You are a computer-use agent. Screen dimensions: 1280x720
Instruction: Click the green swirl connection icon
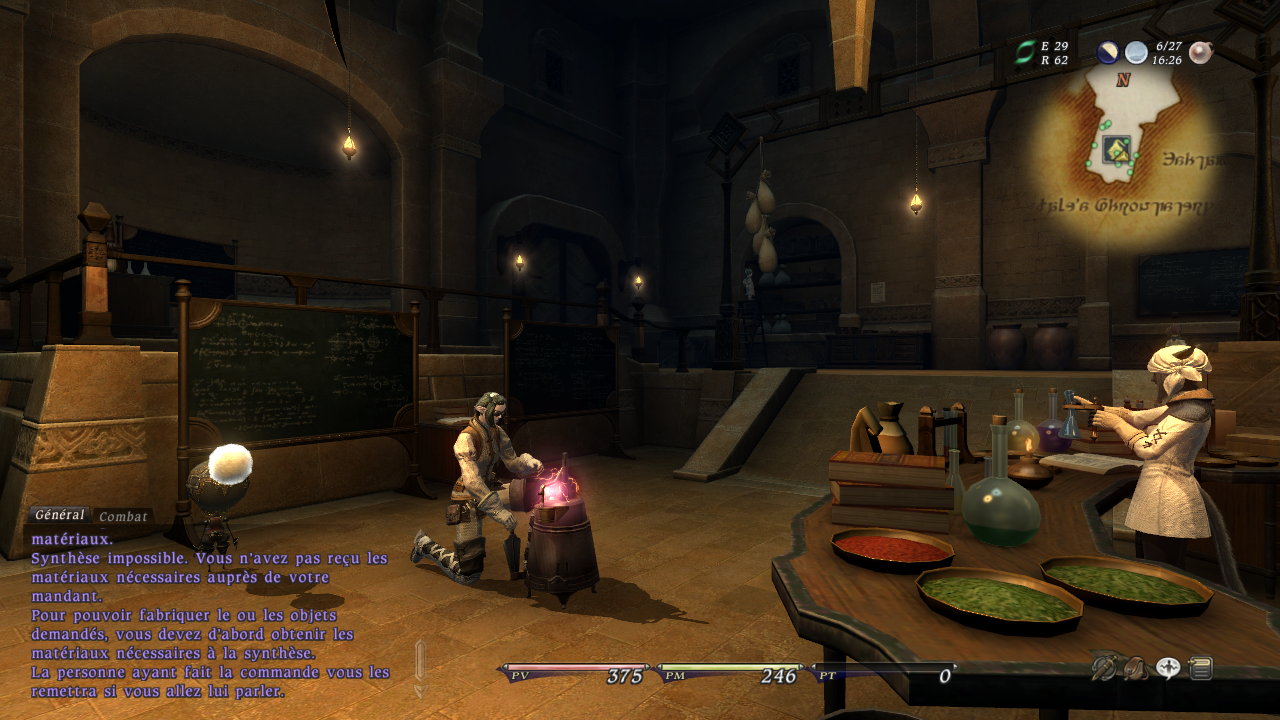[1025, 52]
